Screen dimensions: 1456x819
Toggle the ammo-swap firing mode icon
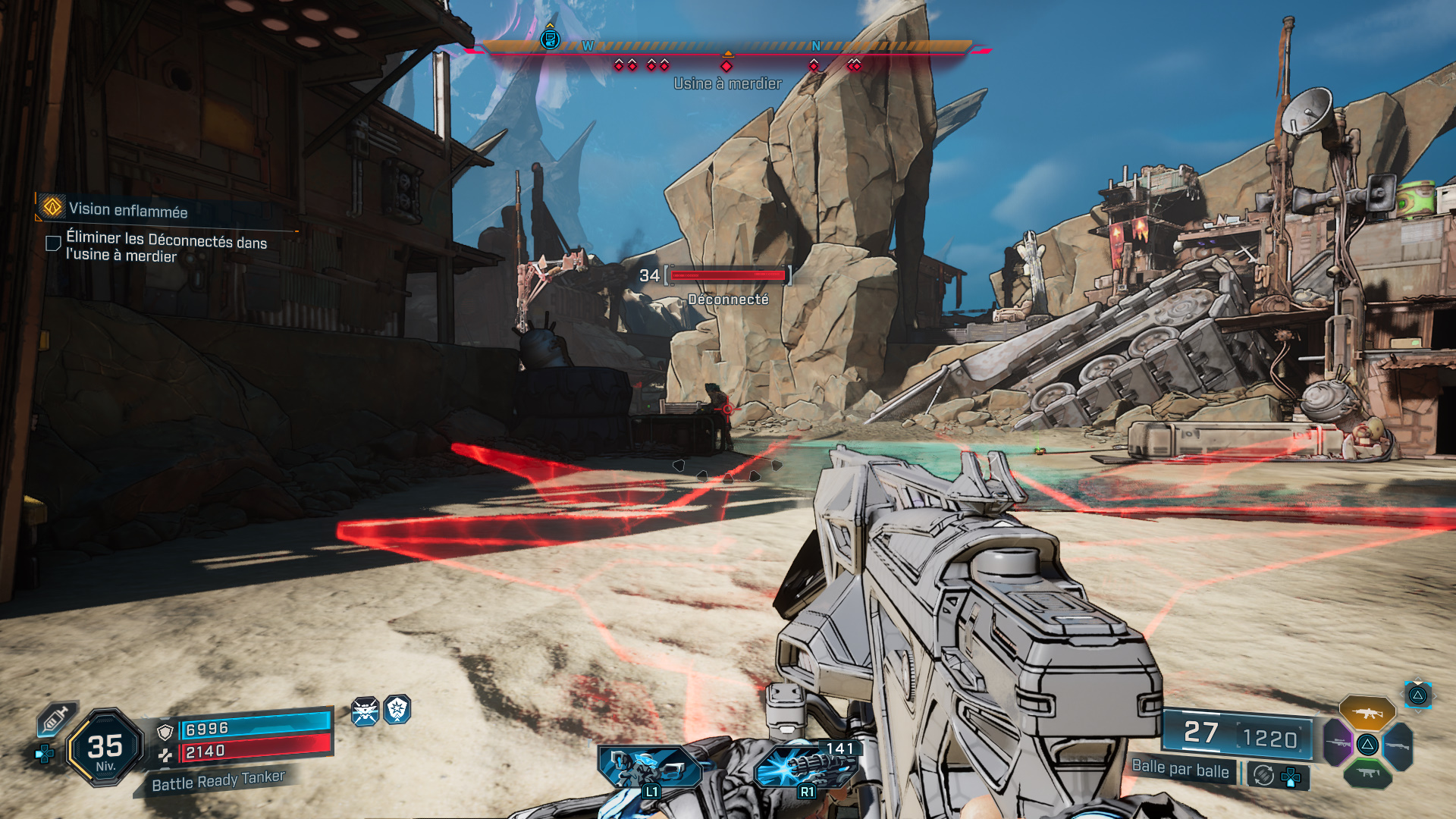(1263, 775)
